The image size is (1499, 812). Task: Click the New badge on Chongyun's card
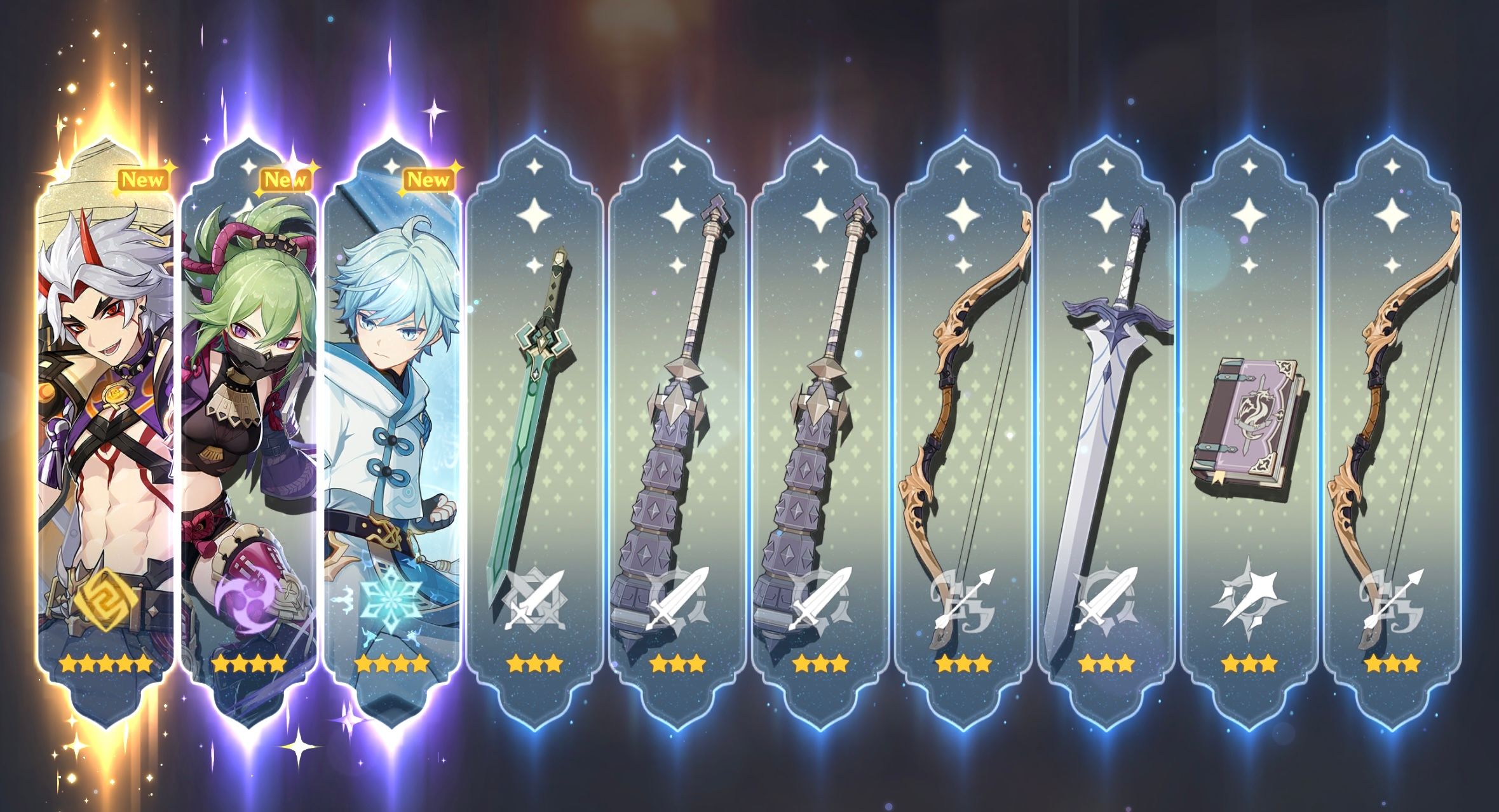[428, 180]
